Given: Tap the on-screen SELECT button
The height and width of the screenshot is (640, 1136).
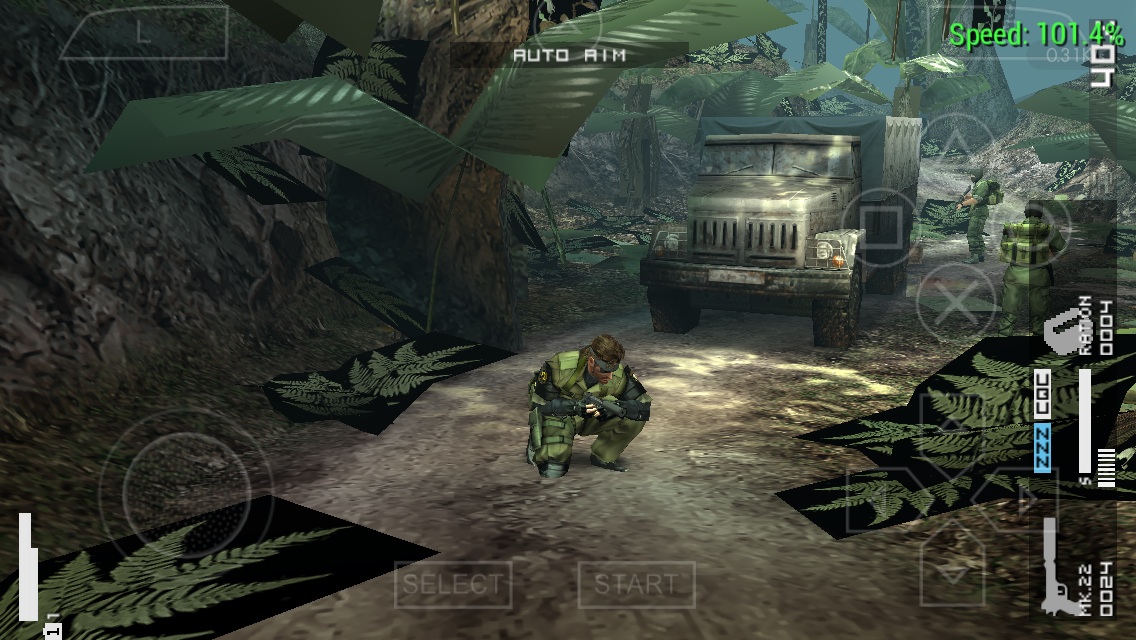Looking at the screenshot, I should pos(453,585).
